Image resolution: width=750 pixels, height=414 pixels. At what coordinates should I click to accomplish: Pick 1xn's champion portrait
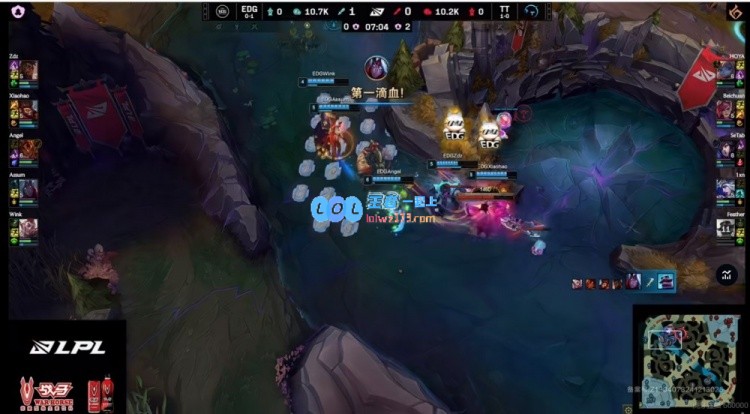(x=725, y=188)
